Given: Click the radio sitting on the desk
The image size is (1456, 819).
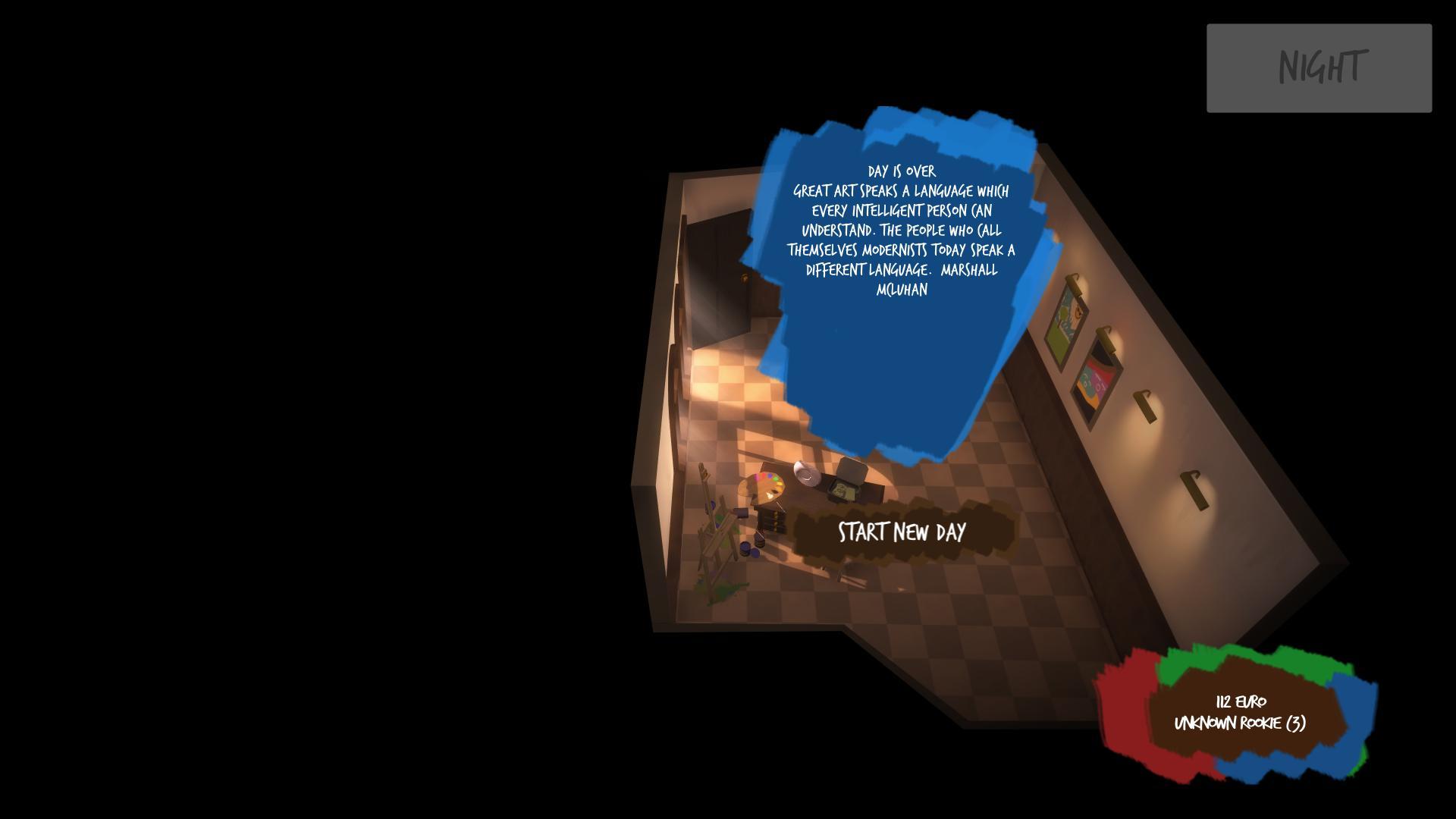Looking at the screenshot, I should (852, 470).
